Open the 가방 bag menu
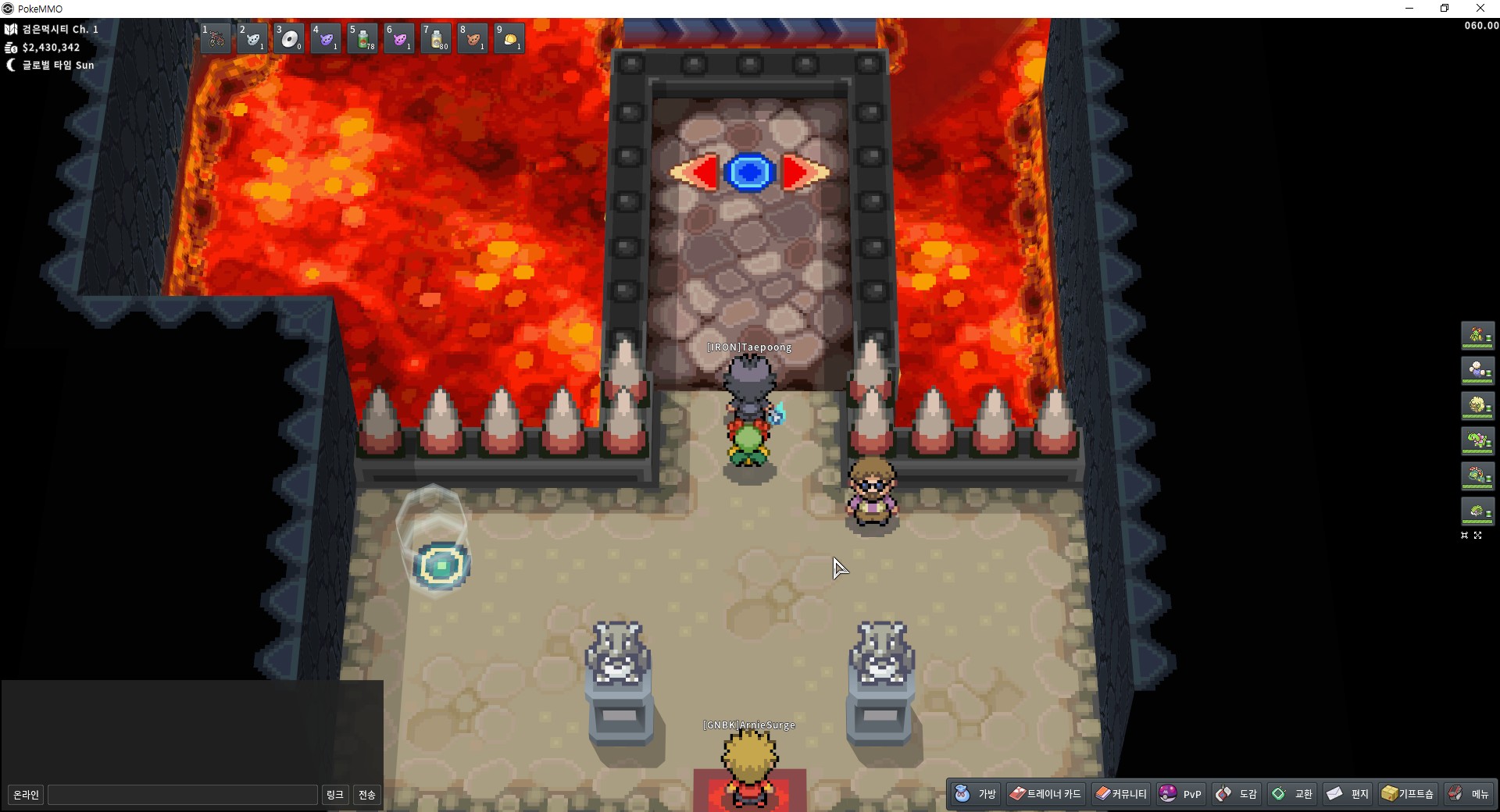This screenshot has width=1500, height=812. point(976,794)
